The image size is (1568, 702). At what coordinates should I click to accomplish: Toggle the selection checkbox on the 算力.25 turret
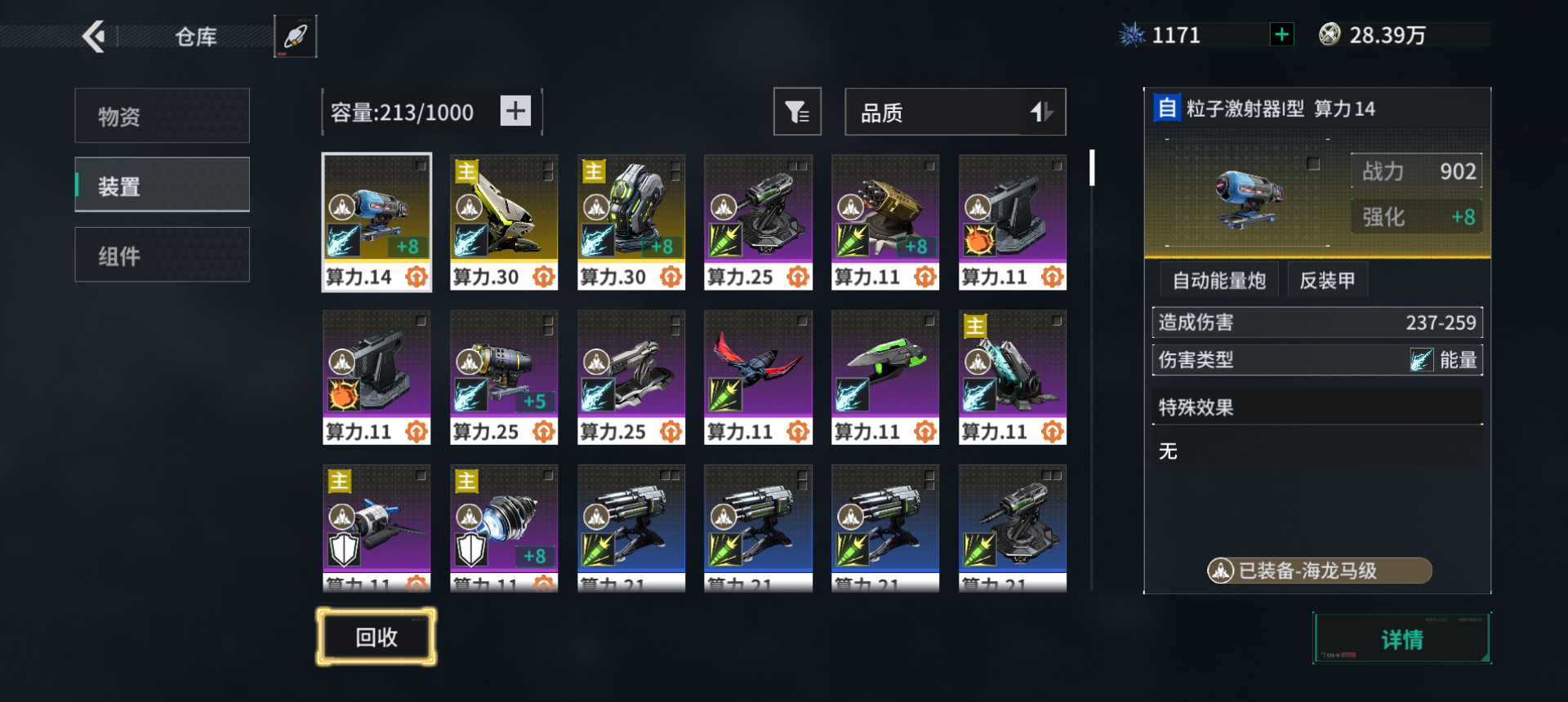tap(804, 164)
